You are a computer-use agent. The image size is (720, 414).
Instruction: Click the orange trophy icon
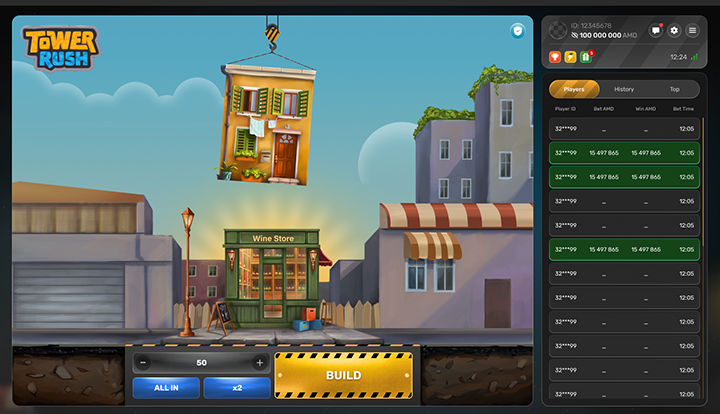(x=555, y=56)
